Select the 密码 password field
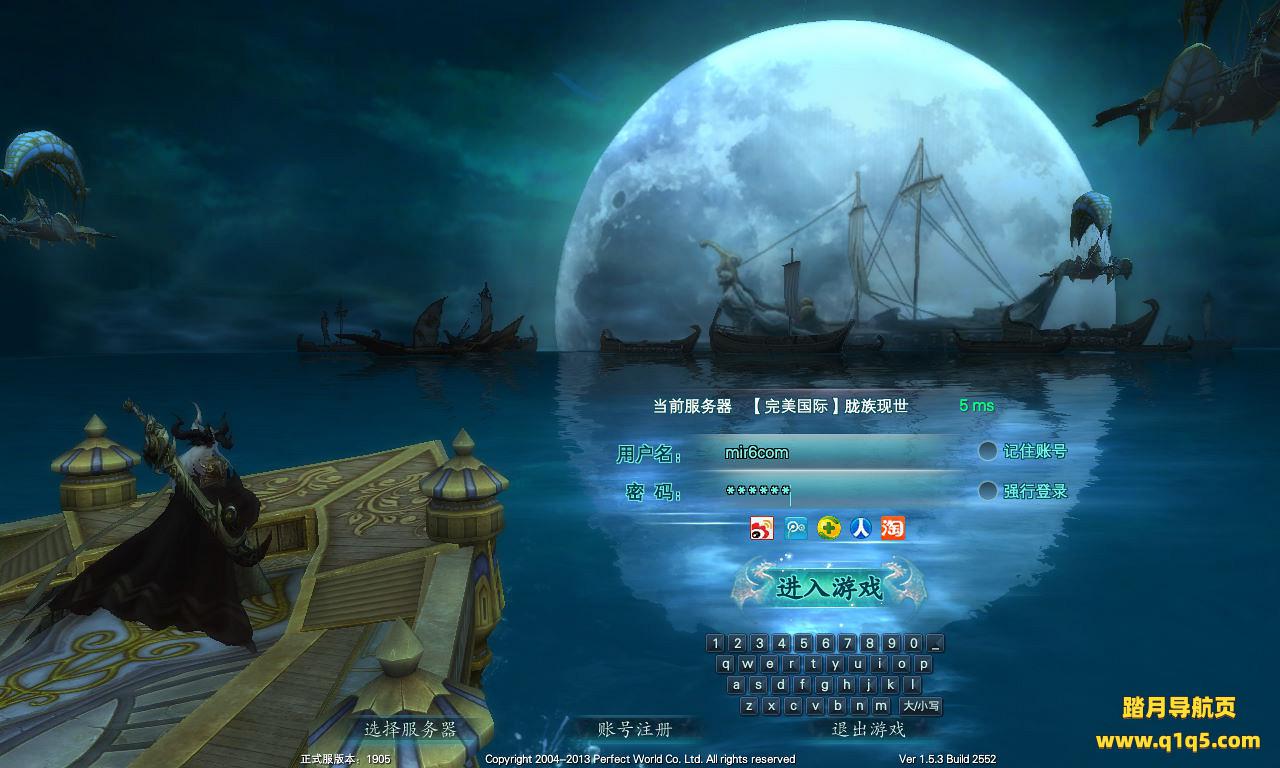 point(830,492)
